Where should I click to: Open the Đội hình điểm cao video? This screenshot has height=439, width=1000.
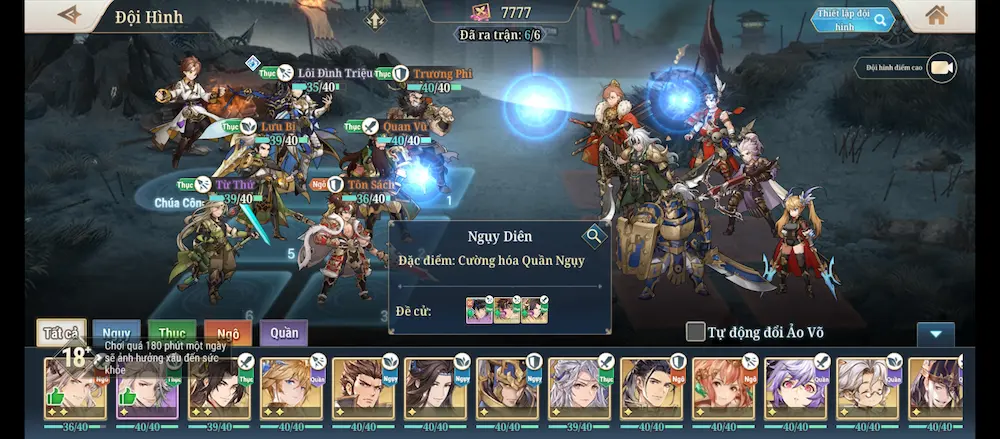coord(940,68)
